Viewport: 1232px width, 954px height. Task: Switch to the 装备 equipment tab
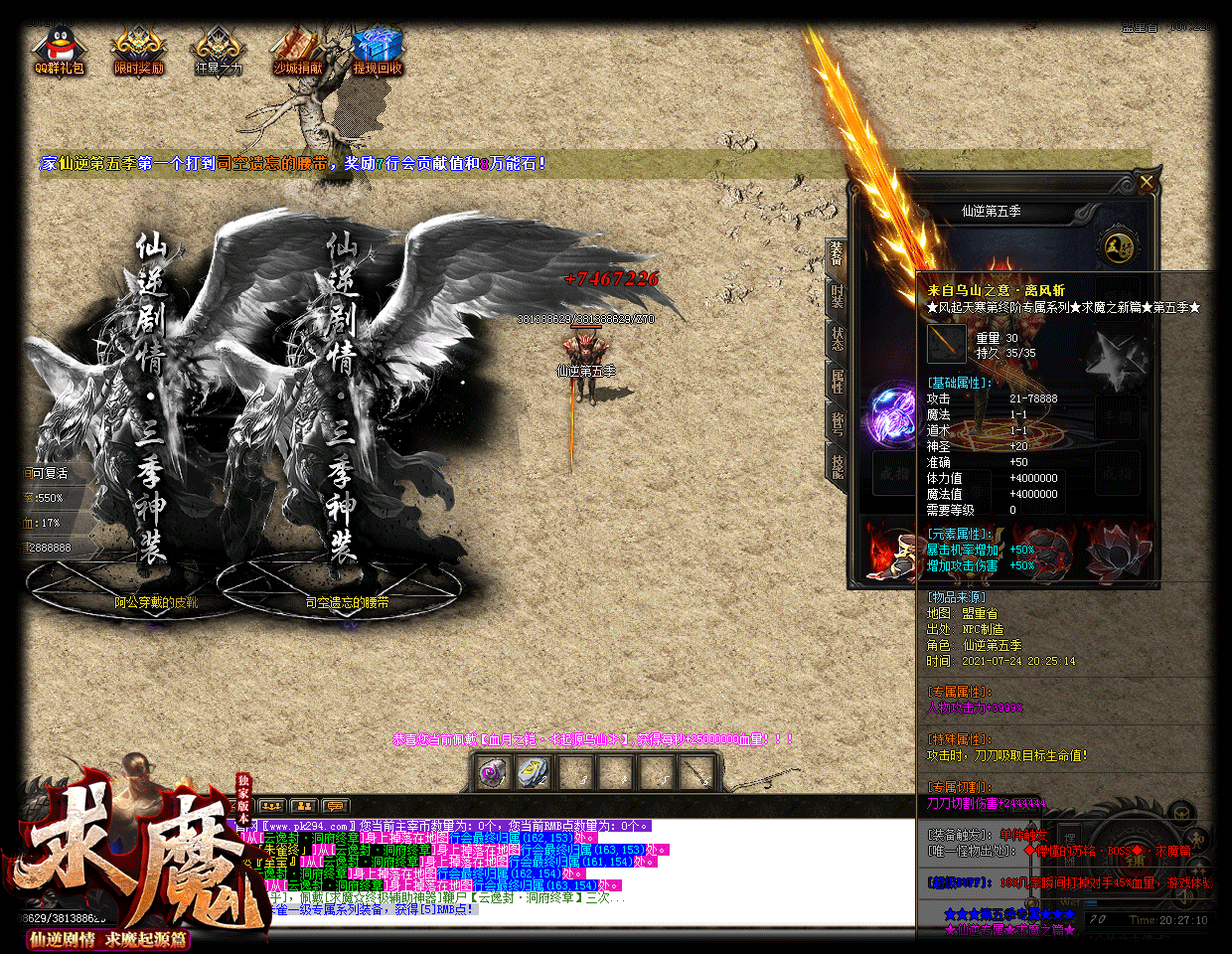pyautogui.click(x=837, y=255)
